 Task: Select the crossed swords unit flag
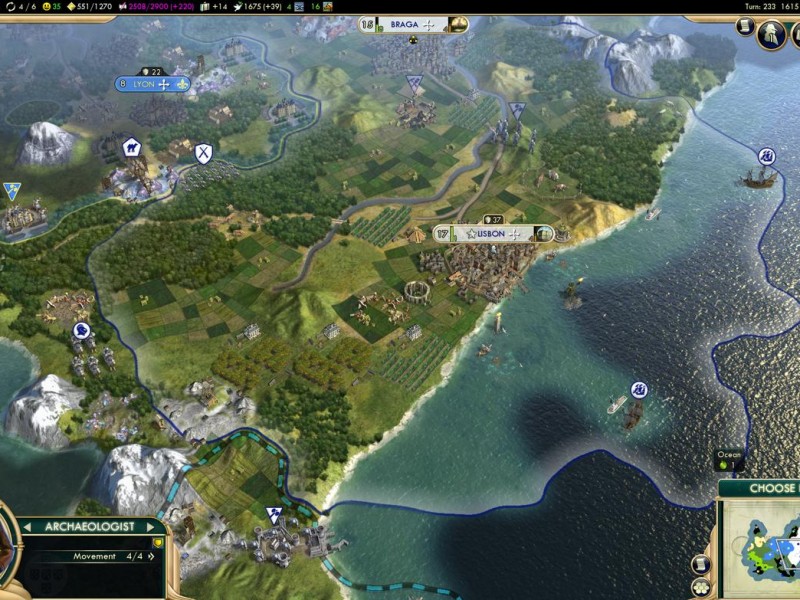click(x=204, y=153)
